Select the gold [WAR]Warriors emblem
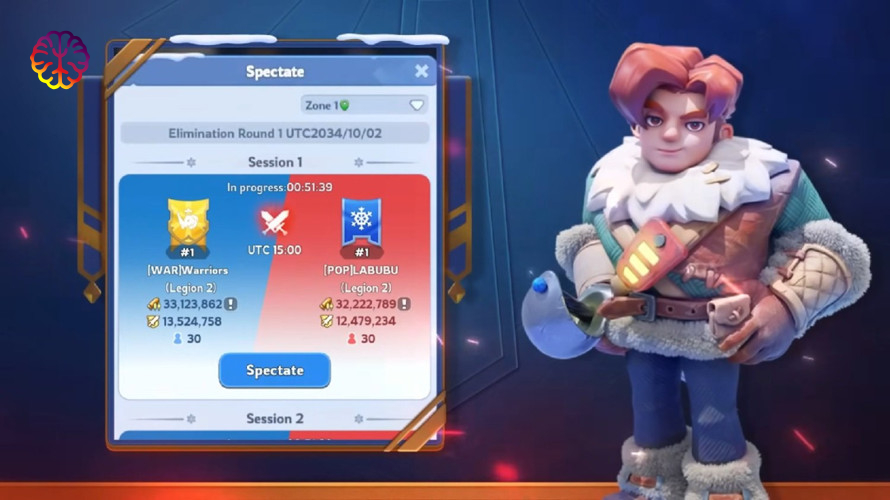890x500 pixels. (x=188, y=222)
